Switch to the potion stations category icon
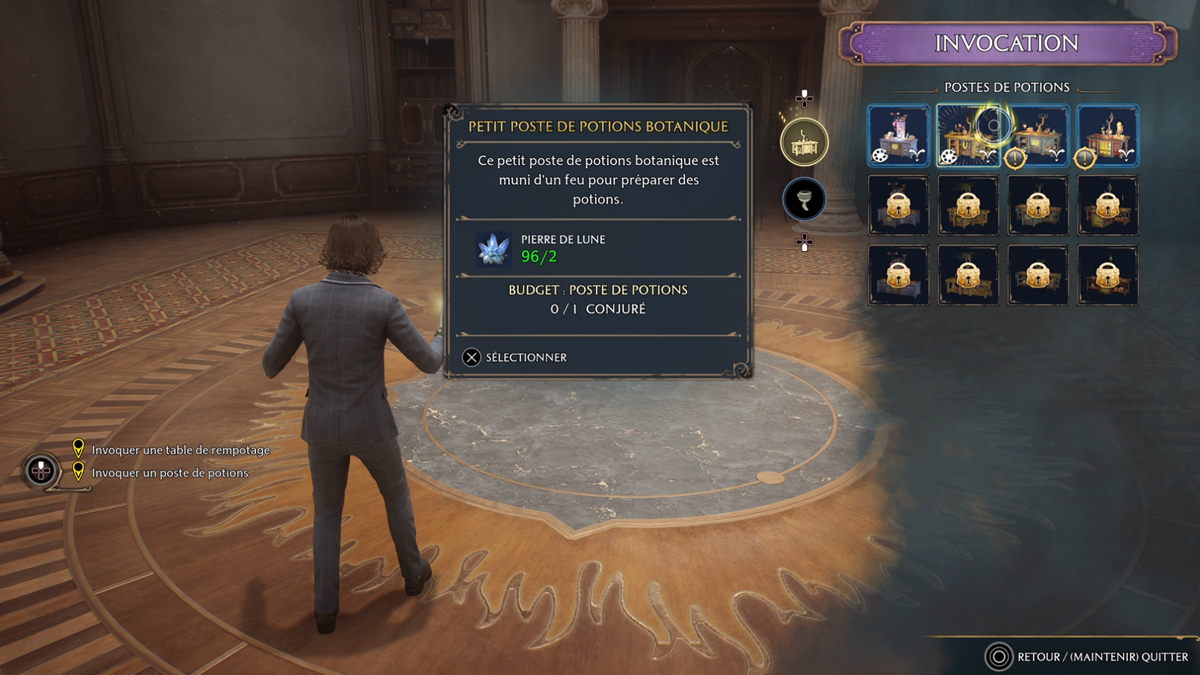 point(804,143)
